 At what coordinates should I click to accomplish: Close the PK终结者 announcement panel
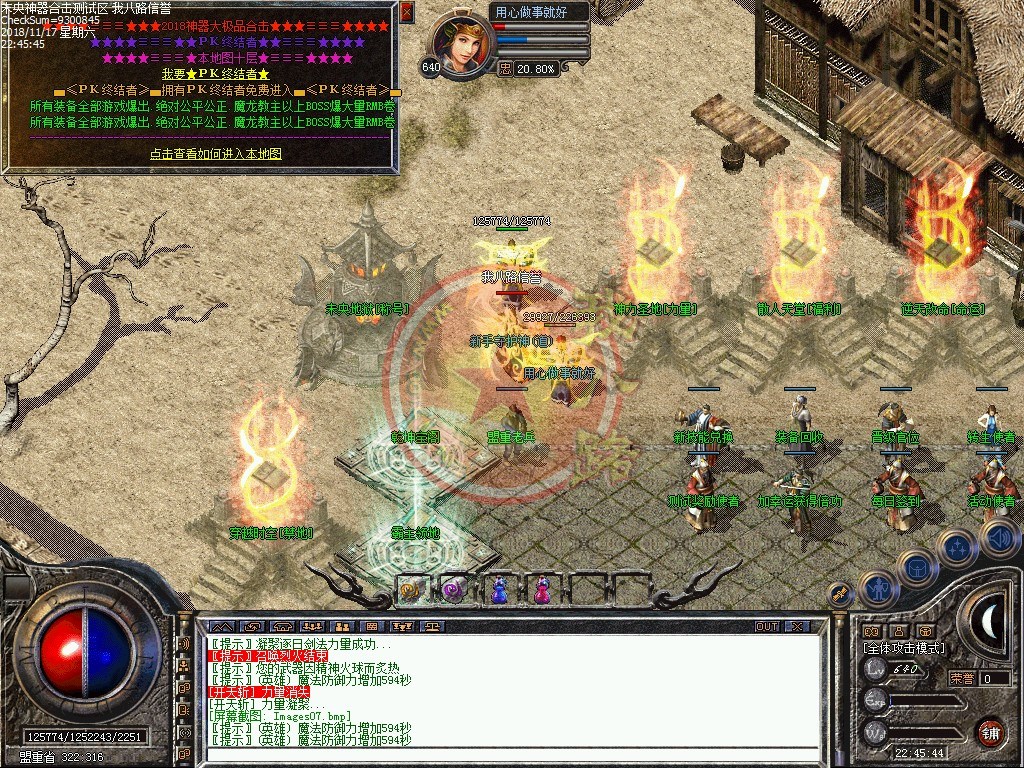pos(406,12)
